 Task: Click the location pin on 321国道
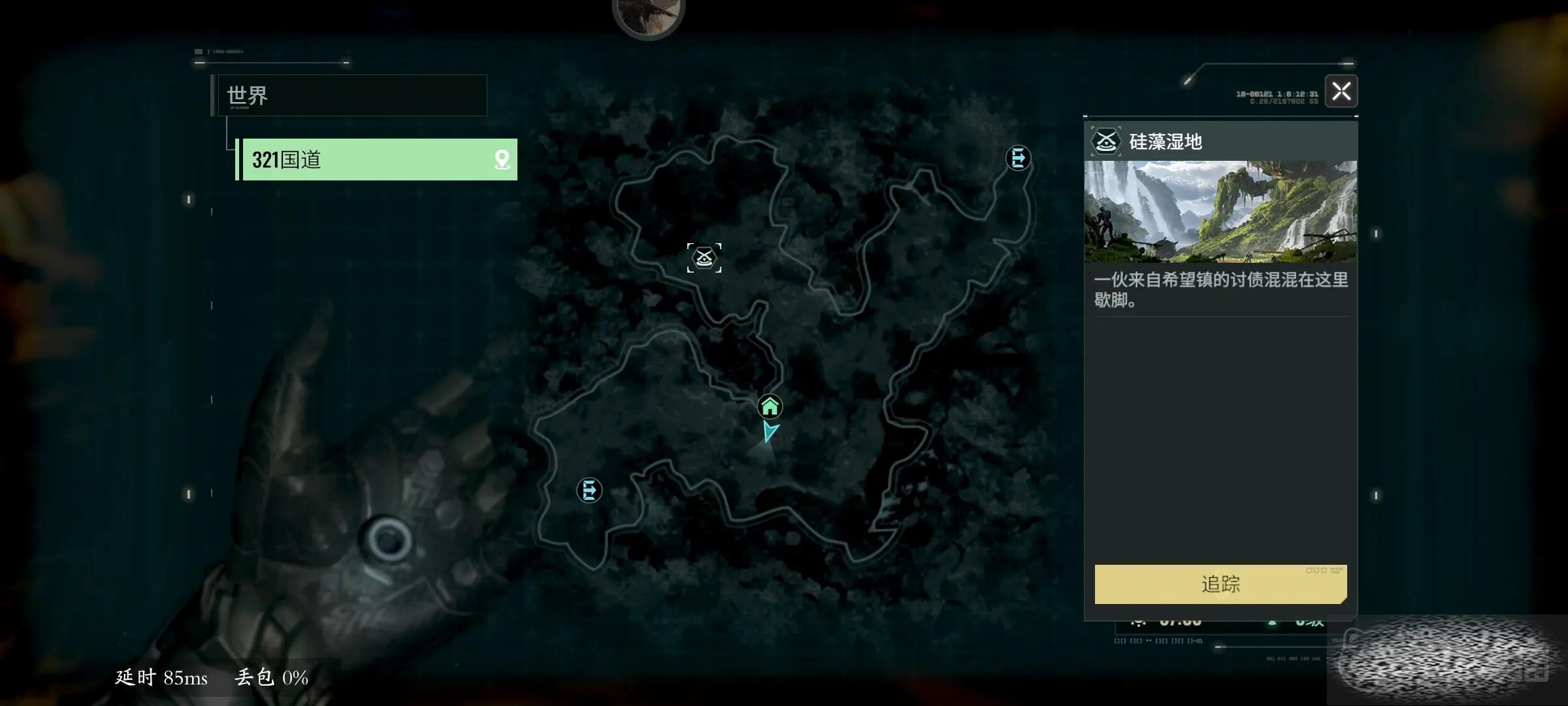[x=502, y=160]
